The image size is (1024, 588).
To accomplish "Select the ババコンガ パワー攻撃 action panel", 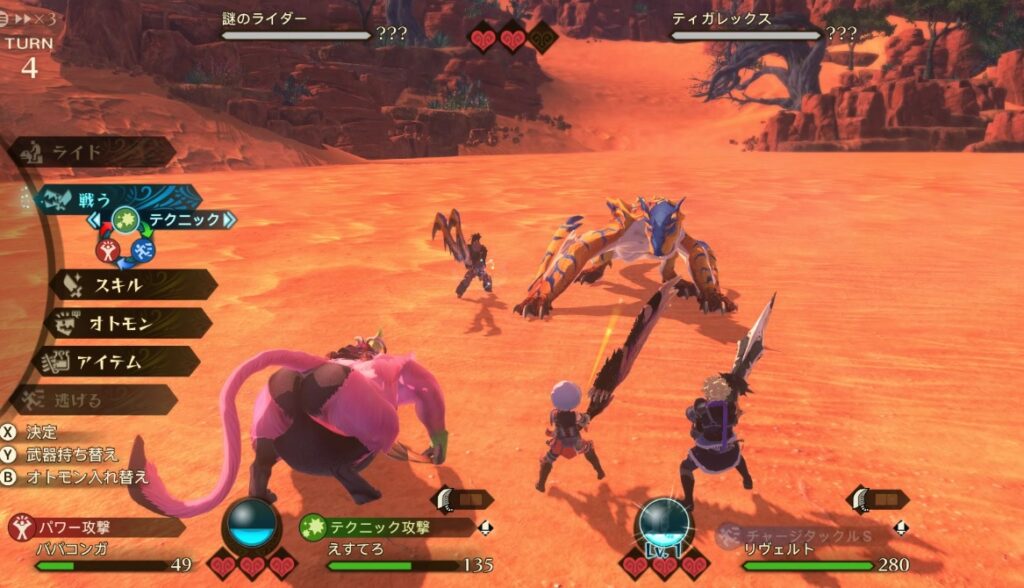I will click(100, 540).
